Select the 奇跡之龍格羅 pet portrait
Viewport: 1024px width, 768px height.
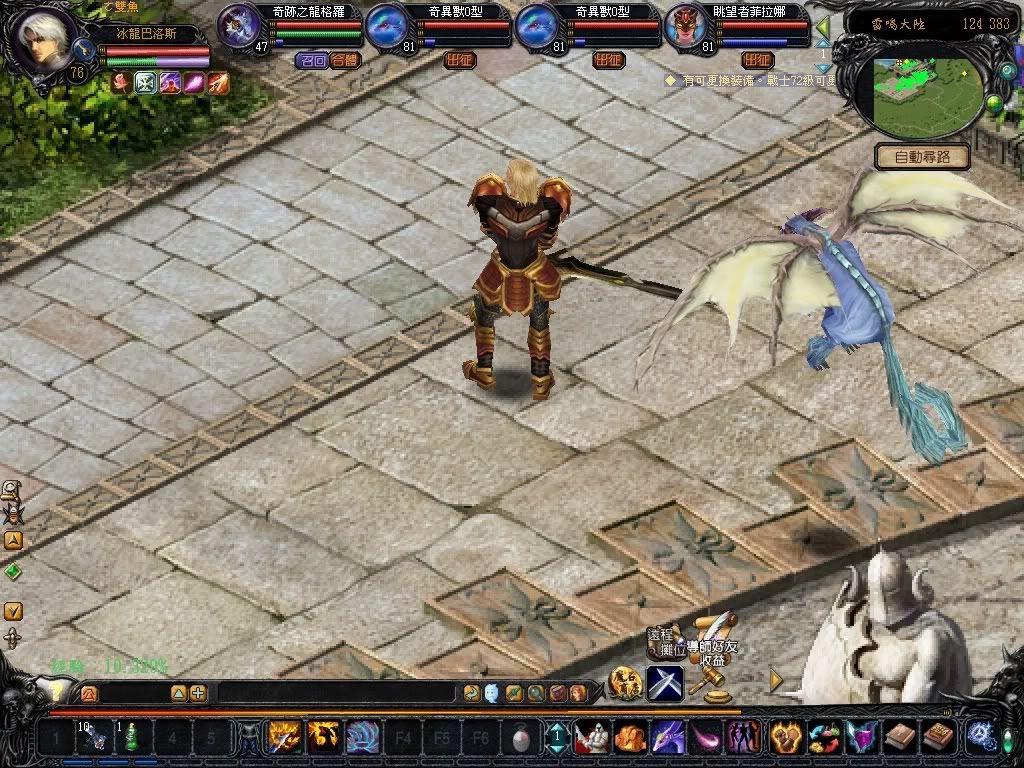coord(238,25)
